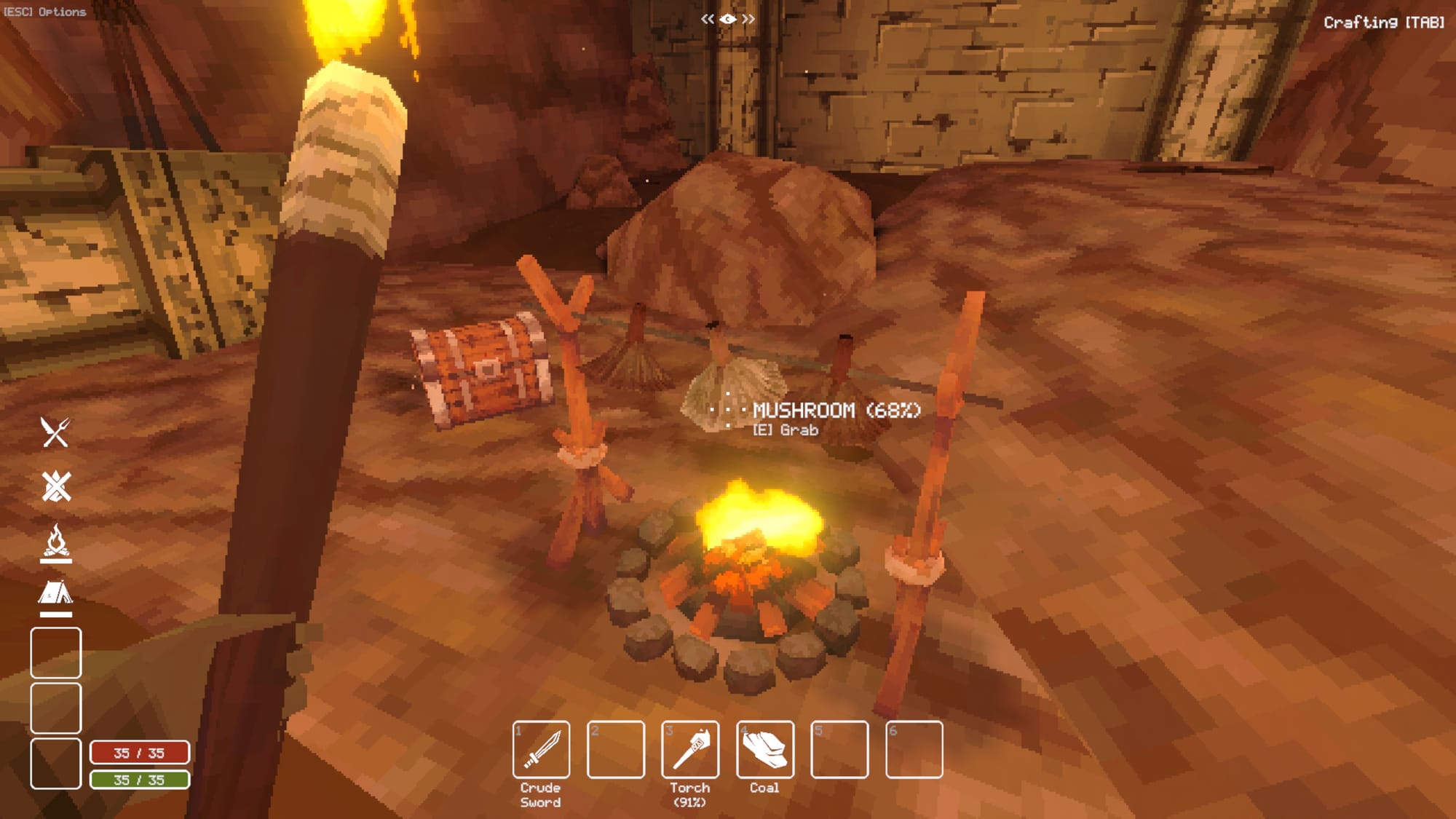Choose the Coal hotbar slot
This screenshot has height=819, width=1456.
[x=764, y=749]
